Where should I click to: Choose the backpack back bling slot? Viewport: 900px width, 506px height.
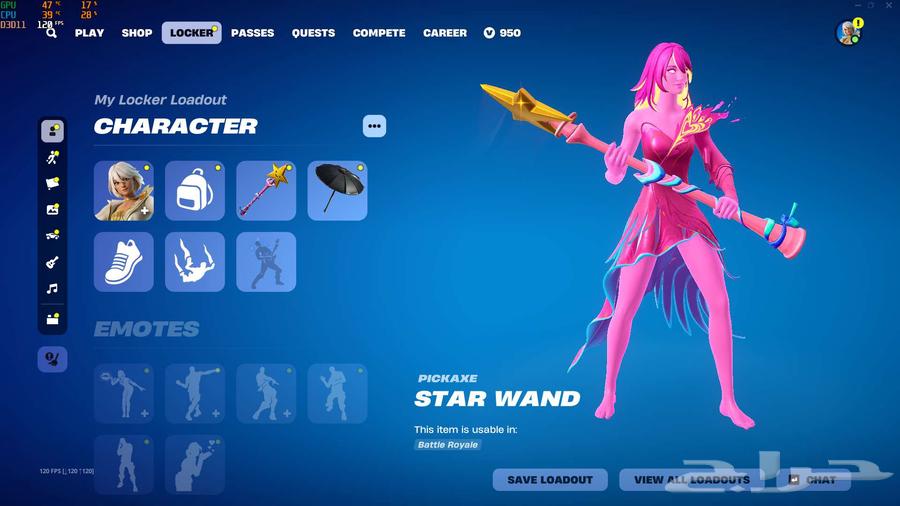(195, 191)
